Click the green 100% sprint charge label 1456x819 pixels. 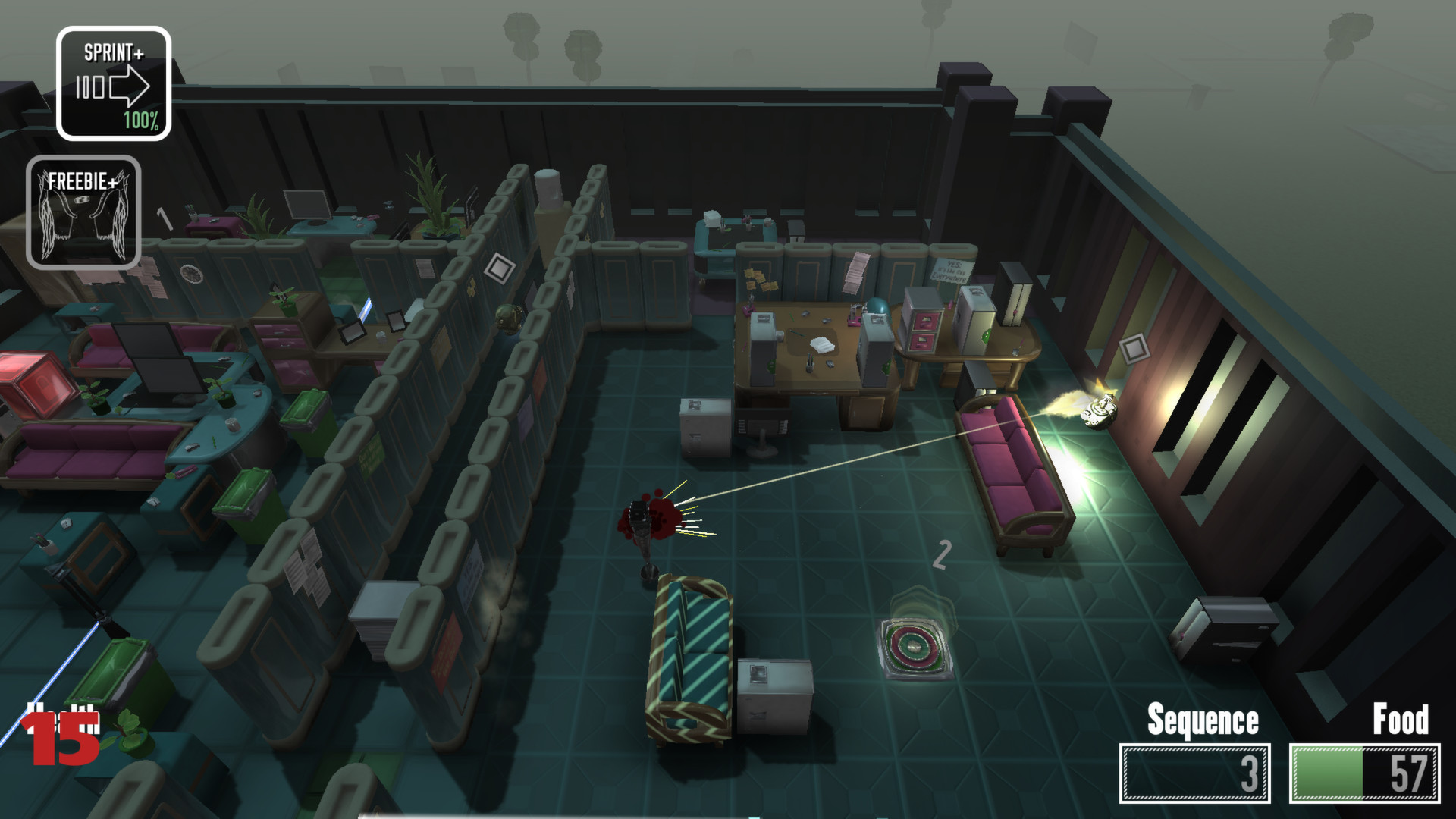(140, 121)
